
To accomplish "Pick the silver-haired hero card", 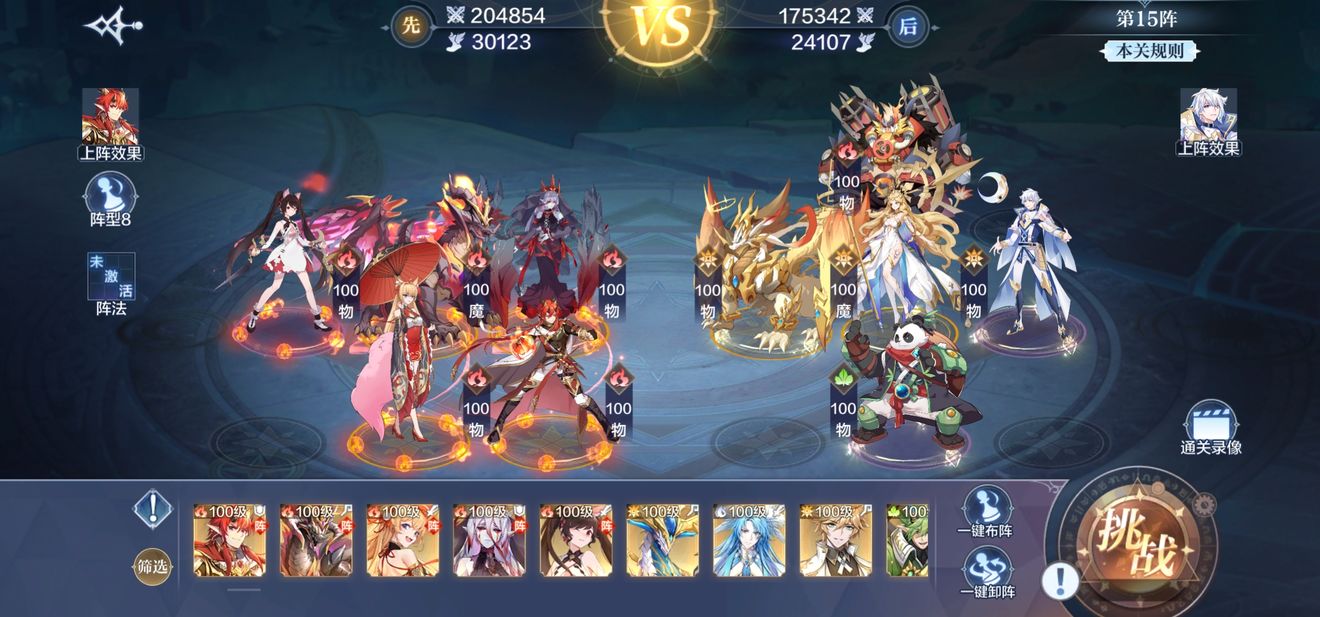I will coord(489,540).
